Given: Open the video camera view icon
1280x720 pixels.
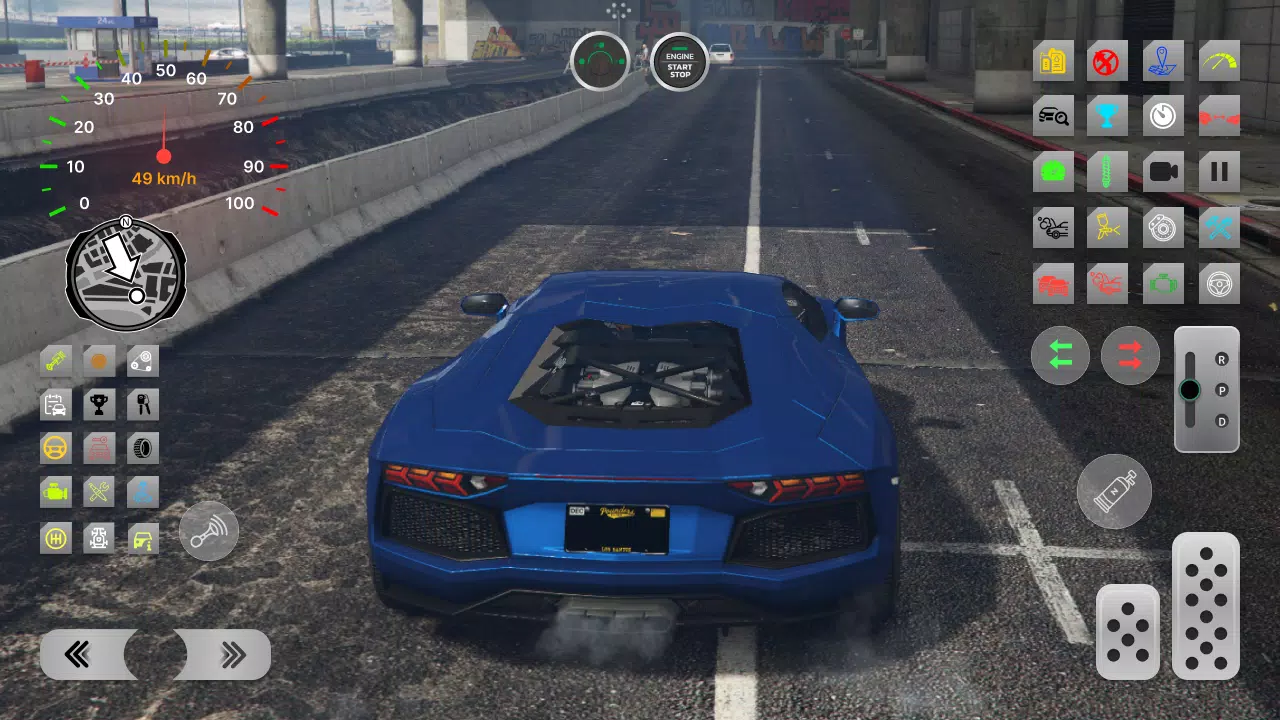Looking at the screenshot, I should coord(1163,170).
